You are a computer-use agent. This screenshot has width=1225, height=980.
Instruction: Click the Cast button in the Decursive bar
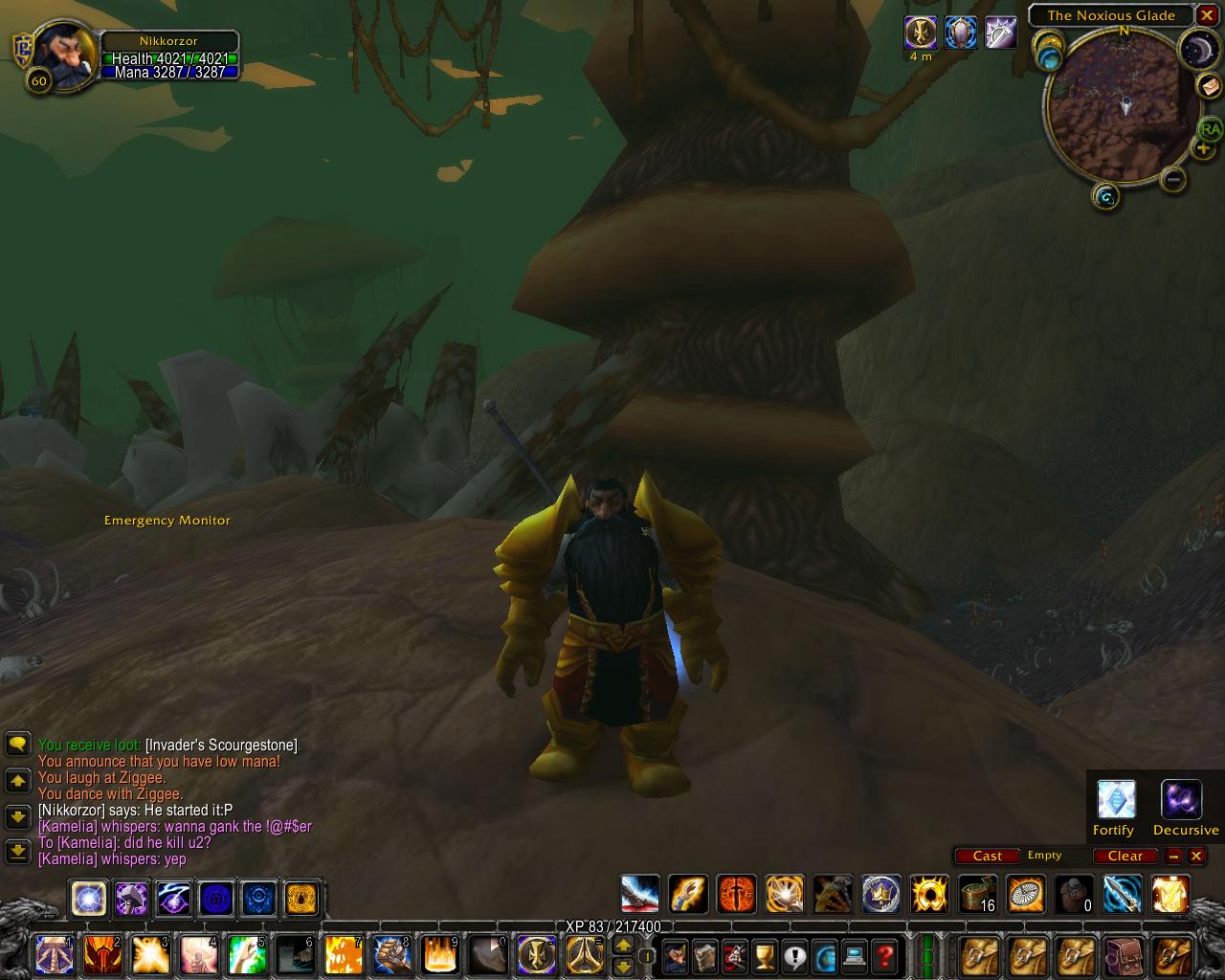987,856
